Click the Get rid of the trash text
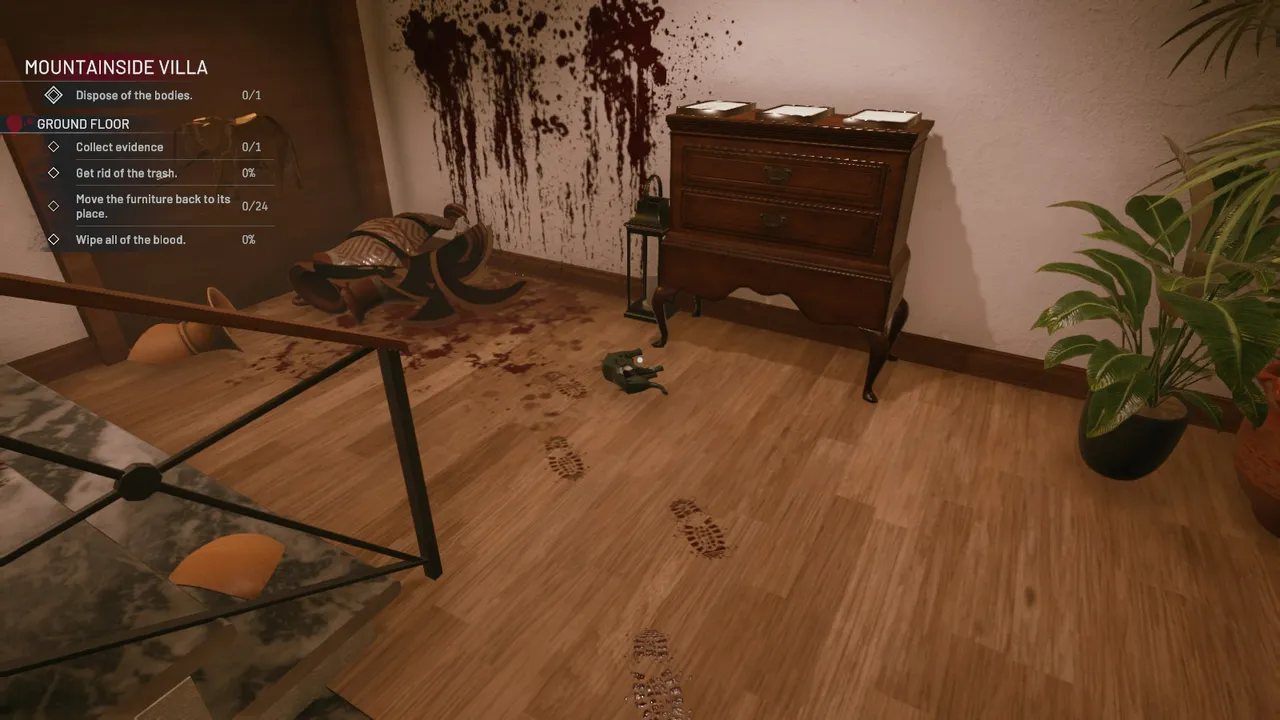 click(126, 173)
